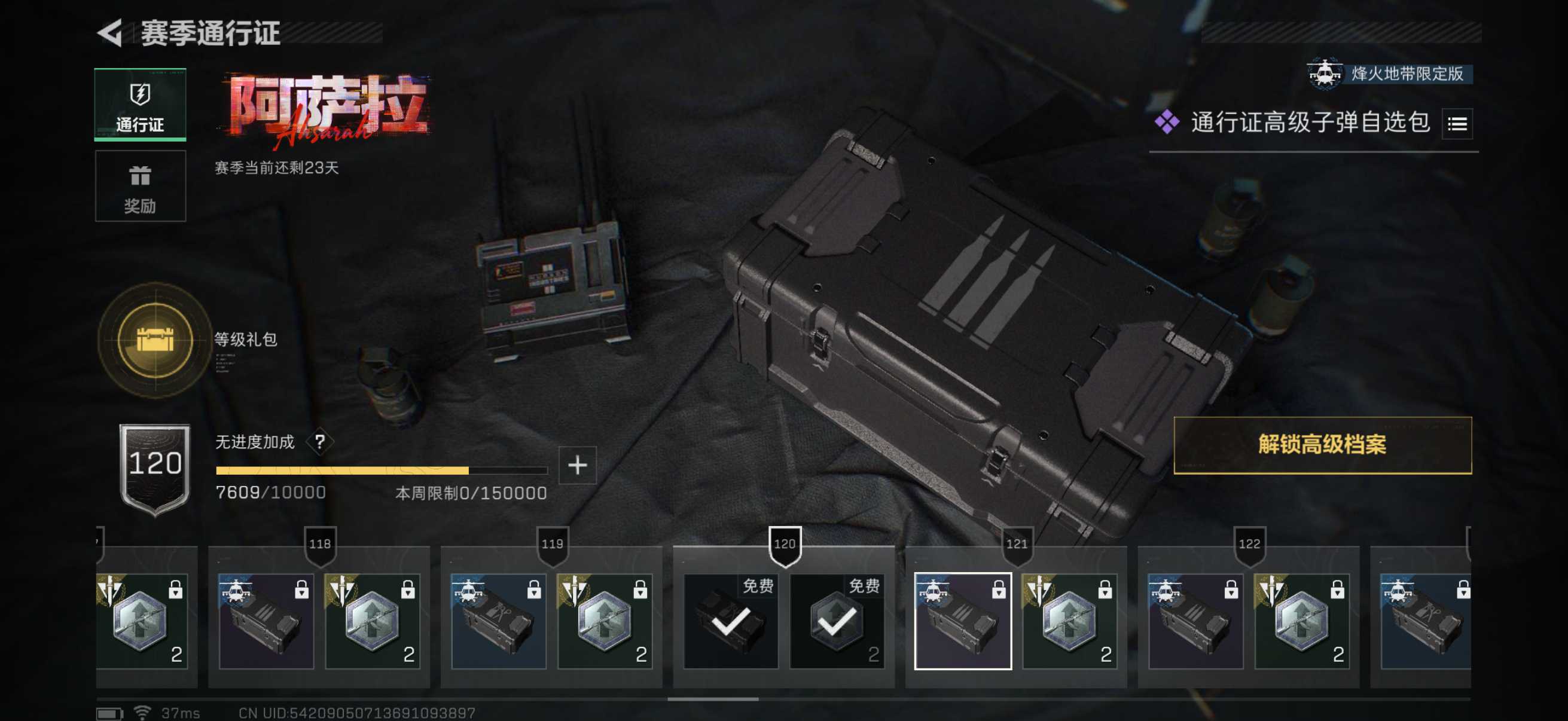The width and height of the screenshot is (1568, 721).
Task: Select the level 121 hexagon token reward
Action: click(x=1069, y=621)
